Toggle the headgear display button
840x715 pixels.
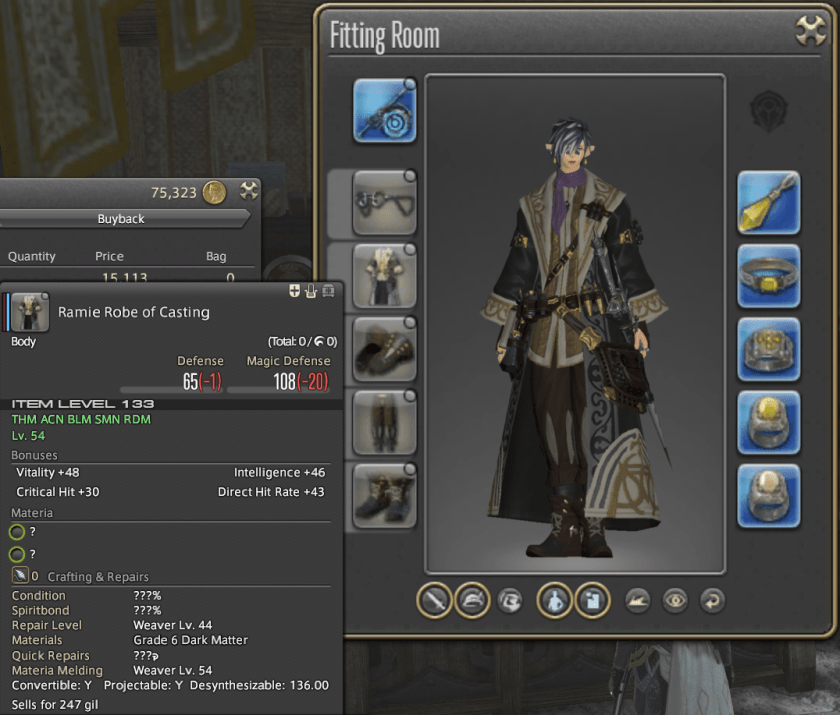pyautogui.click(x=471, y=601)
